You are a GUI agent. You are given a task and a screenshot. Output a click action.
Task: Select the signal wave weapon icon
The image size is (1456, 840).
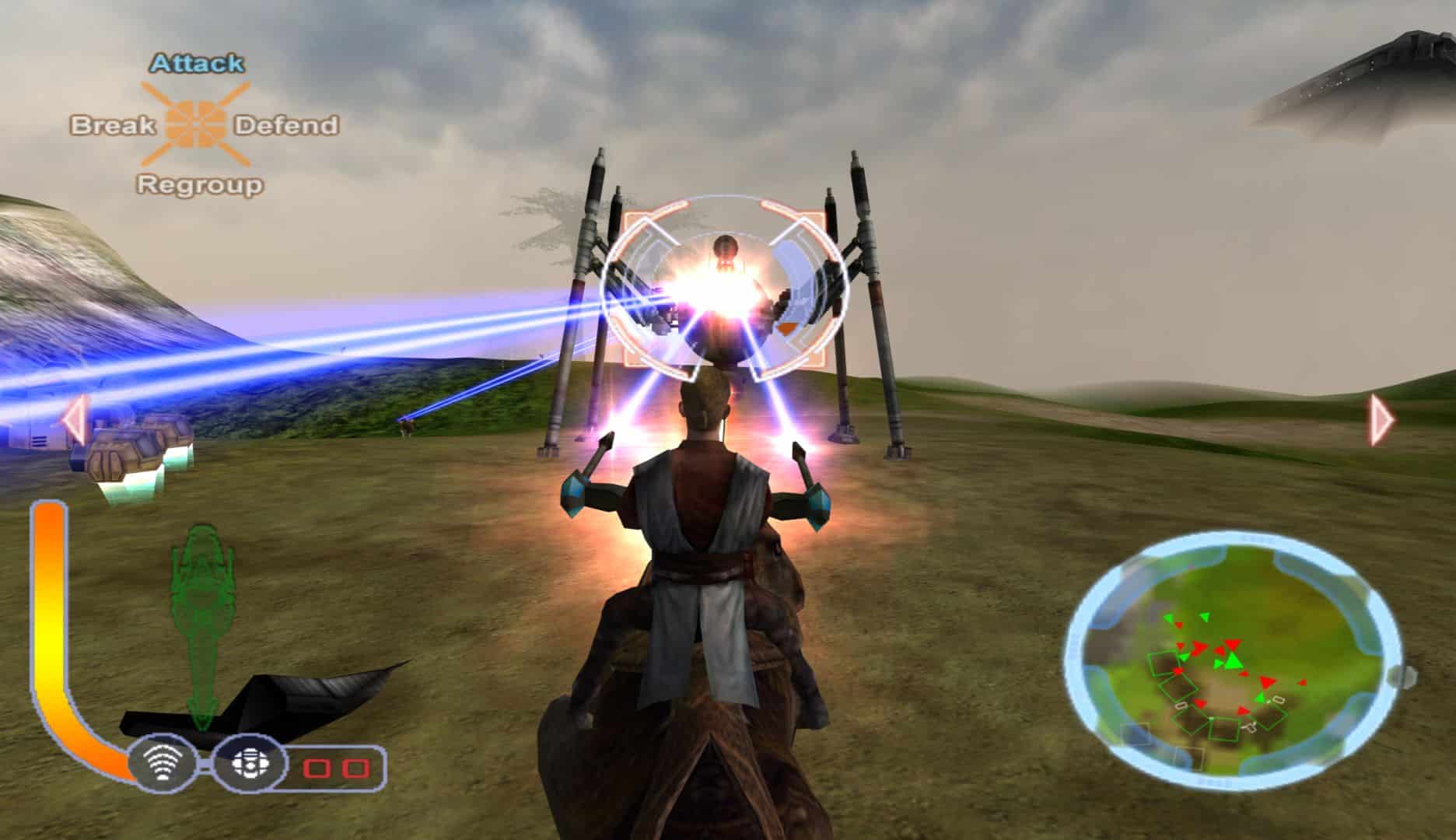pos(163,768)
